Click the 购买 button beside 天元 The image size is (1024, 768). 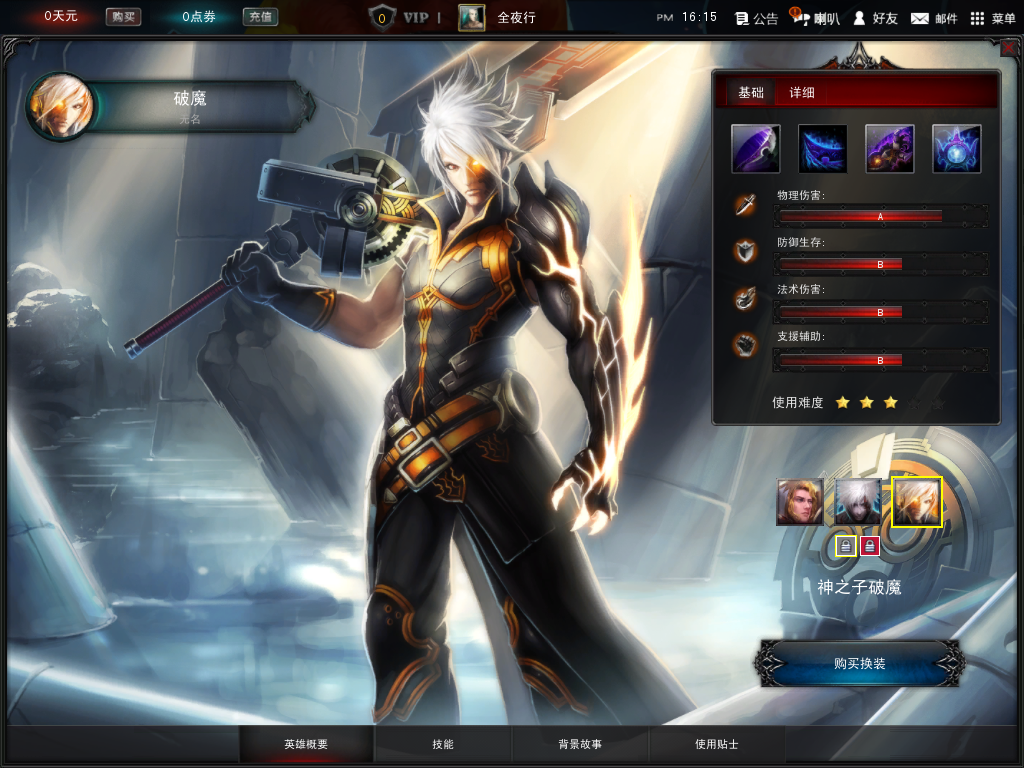pos(123,17)
